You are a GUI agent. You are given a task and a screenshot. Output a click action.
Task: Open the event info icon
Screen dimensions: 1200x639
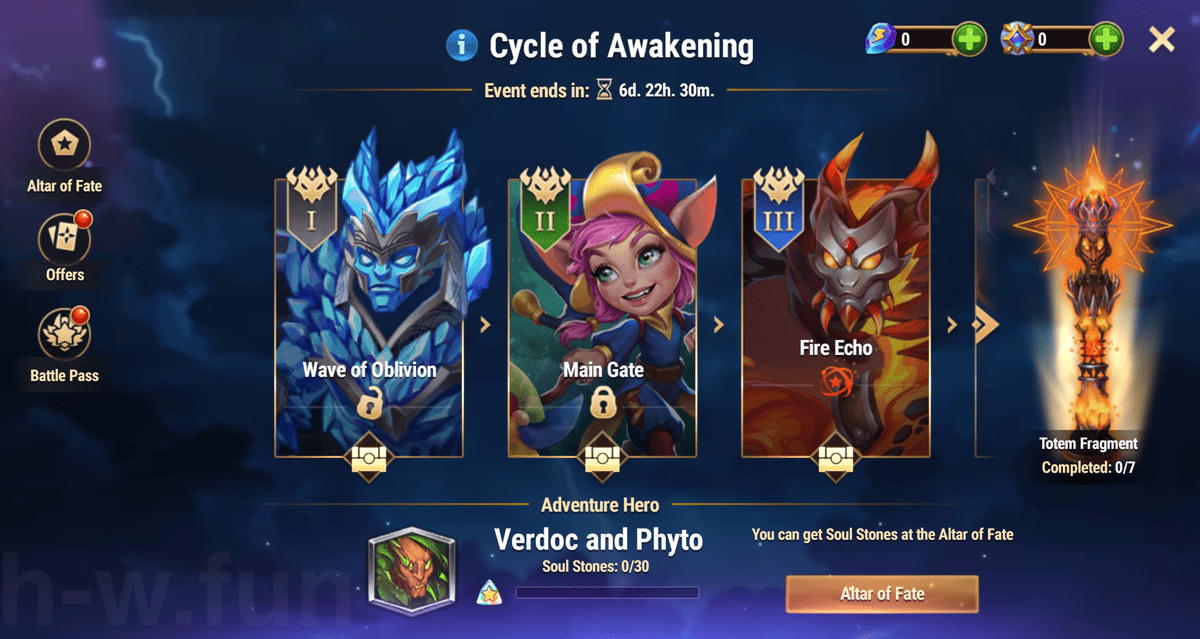[462, 45]
